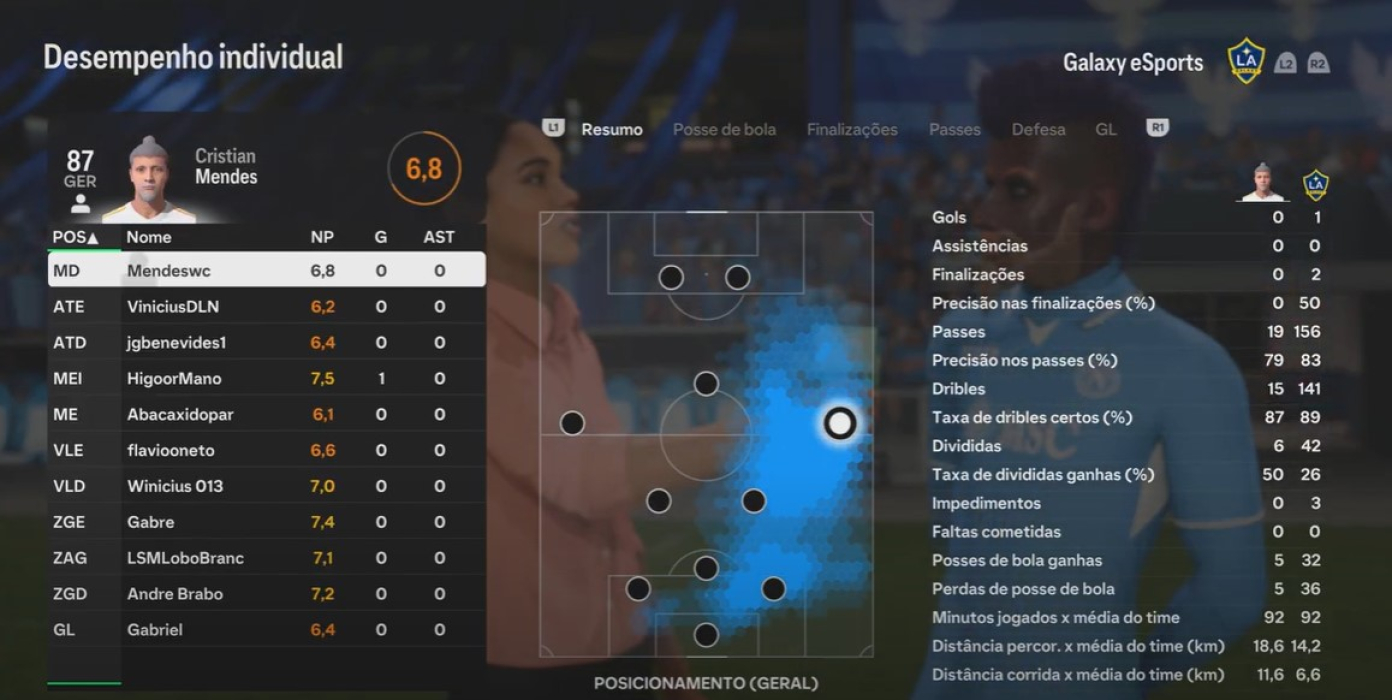Select jgbenevides1 player row
1392x700 pixels.
[266, 342]
